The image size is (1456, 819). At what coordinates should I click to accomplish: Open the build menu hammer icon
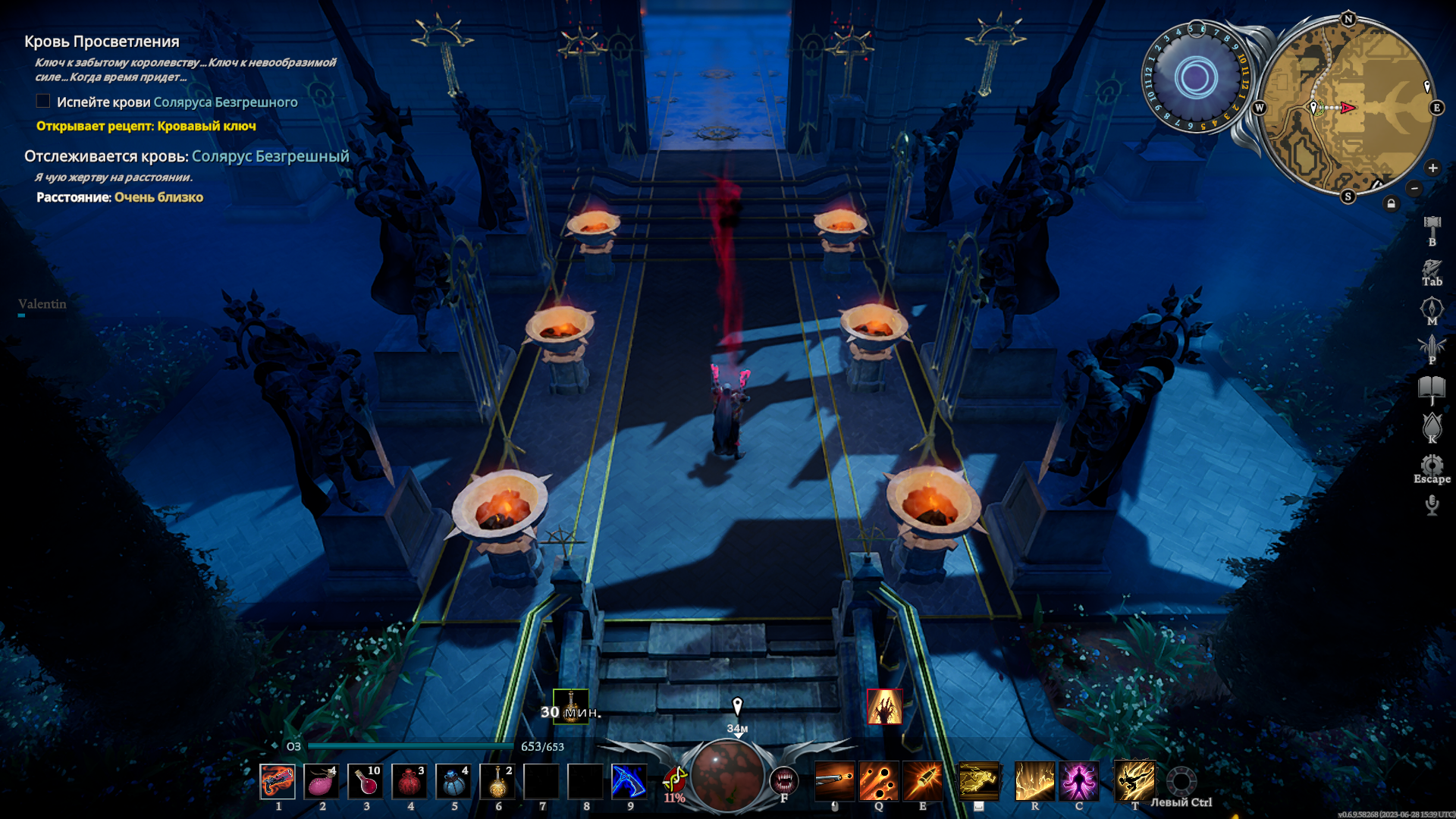tap(1432, 226)
